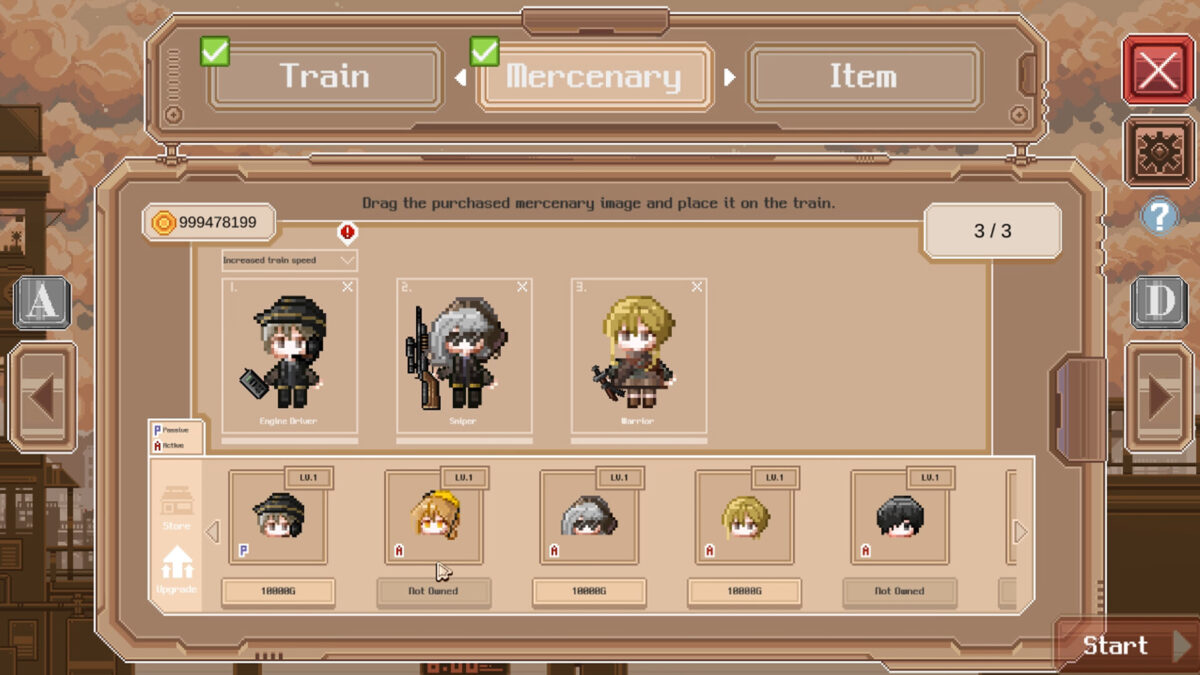The width and height of the screenshot is (1200, 675).
Task: Show help via the question mark icon
Action: [1159, 215]
